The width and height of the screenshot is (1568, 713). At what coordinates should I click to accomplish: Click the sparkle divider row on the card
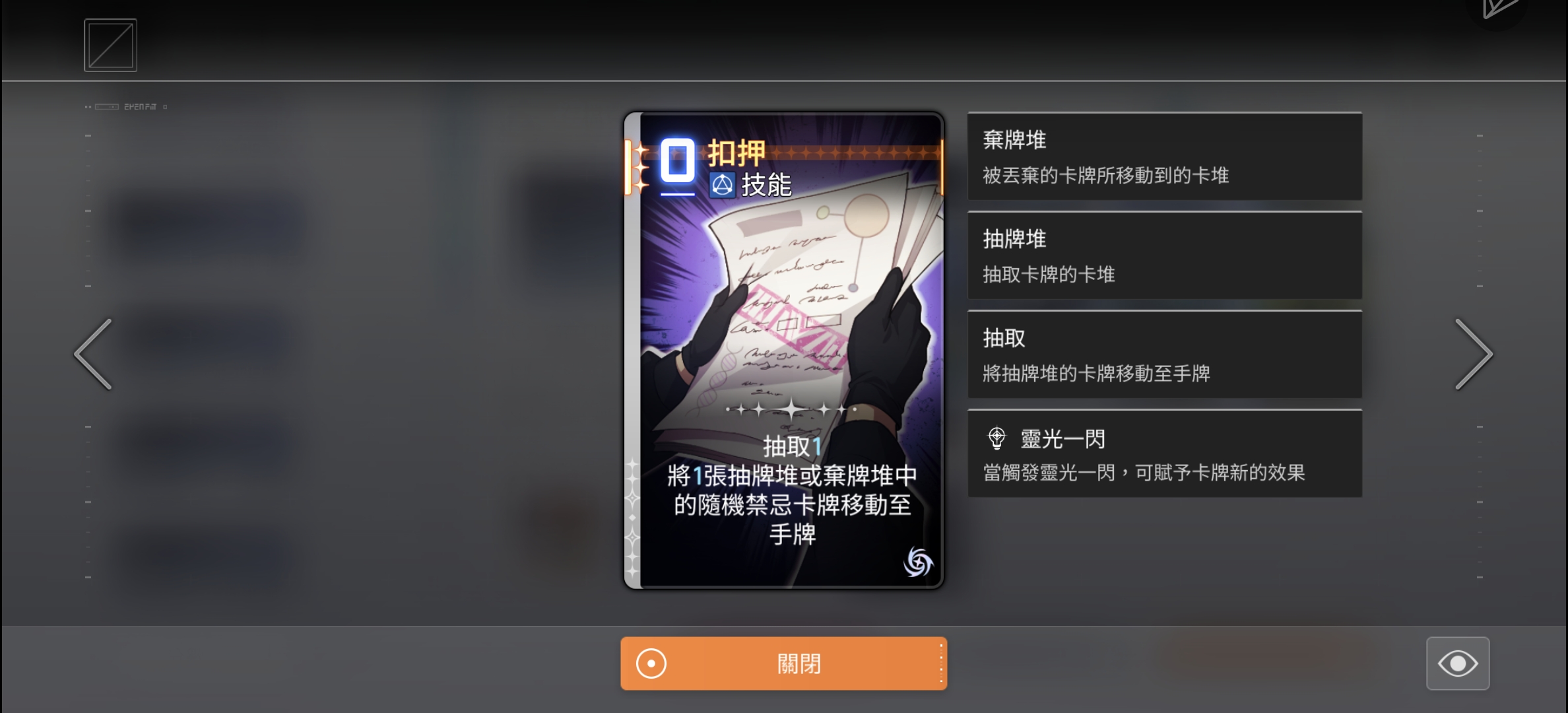point(792,411)
